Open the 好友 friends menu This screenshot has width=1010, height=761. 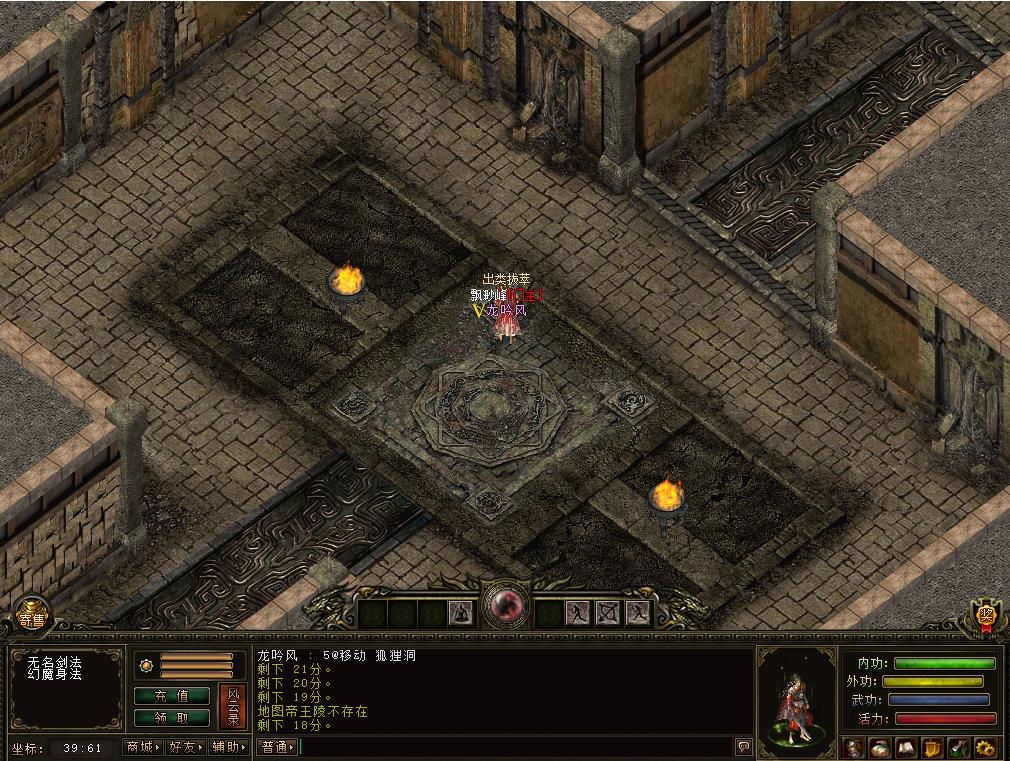tap(186, 747)
